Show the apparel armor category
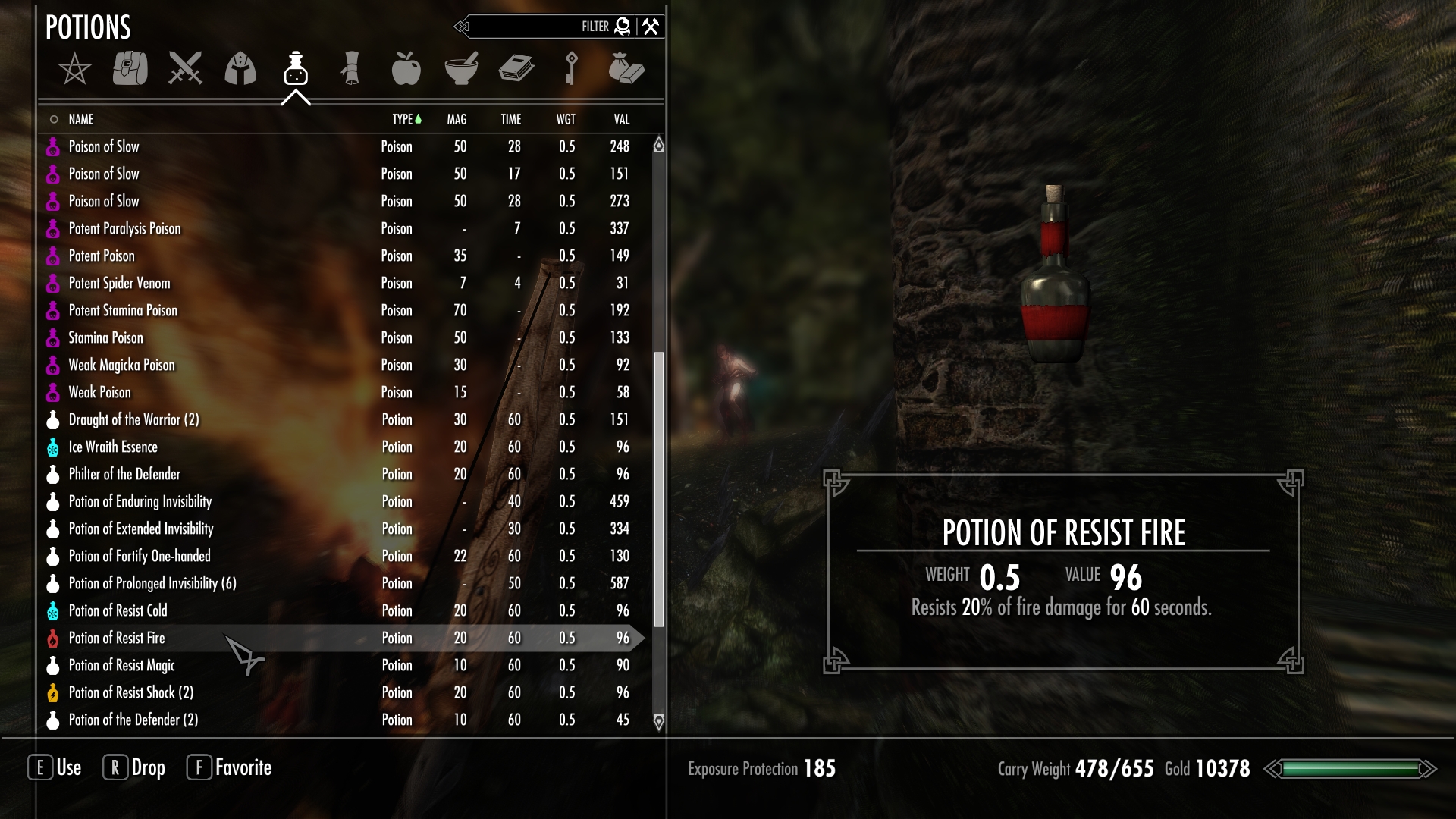Viewport: 1456px width, 819px height. click(x=240, y=68)
